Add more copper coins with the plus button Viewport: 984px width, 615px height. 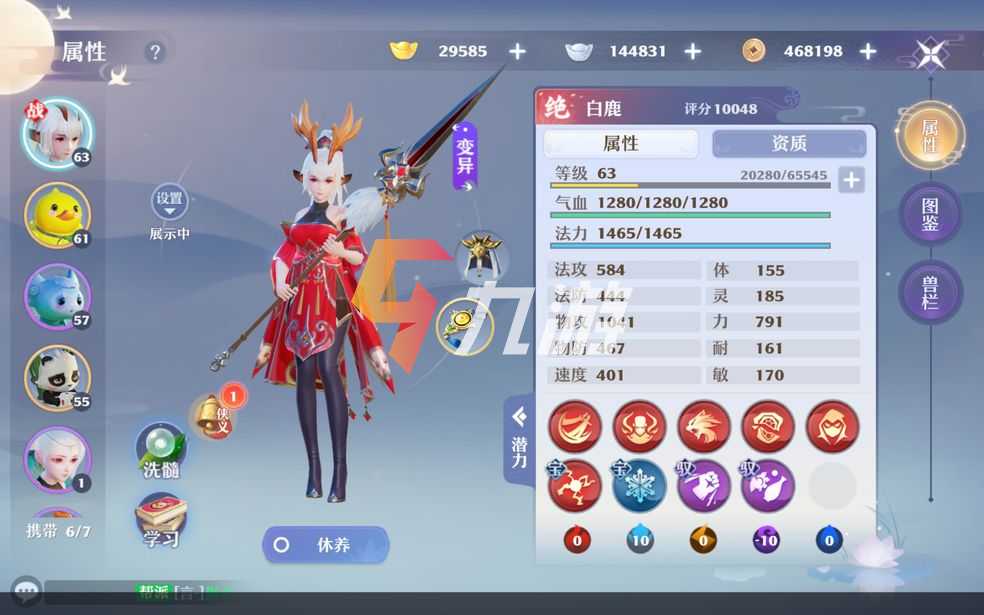(x=868, y=51)
